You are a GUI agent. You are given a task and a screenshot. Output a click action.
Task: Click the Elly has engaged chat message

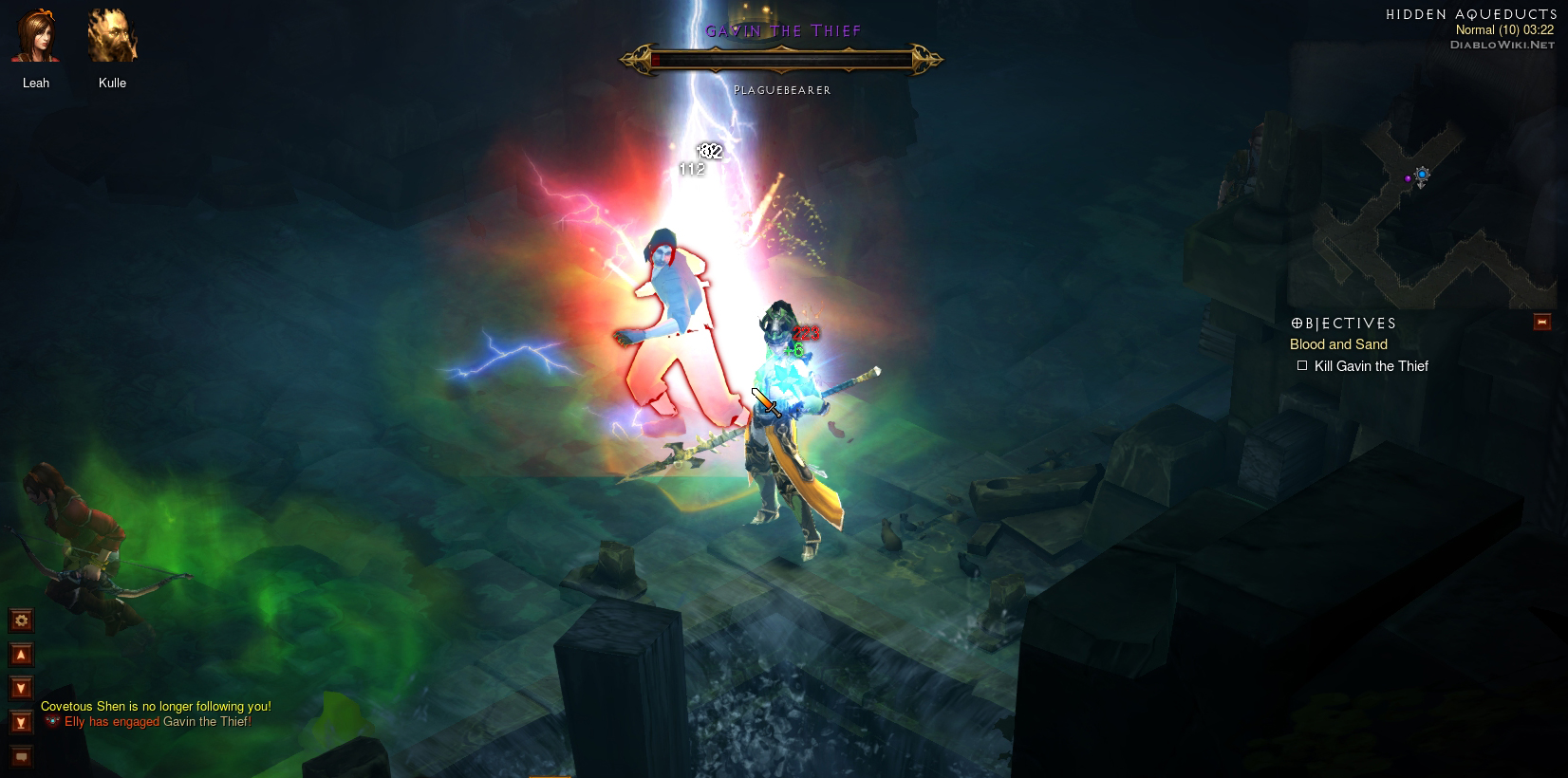[158, 722]
